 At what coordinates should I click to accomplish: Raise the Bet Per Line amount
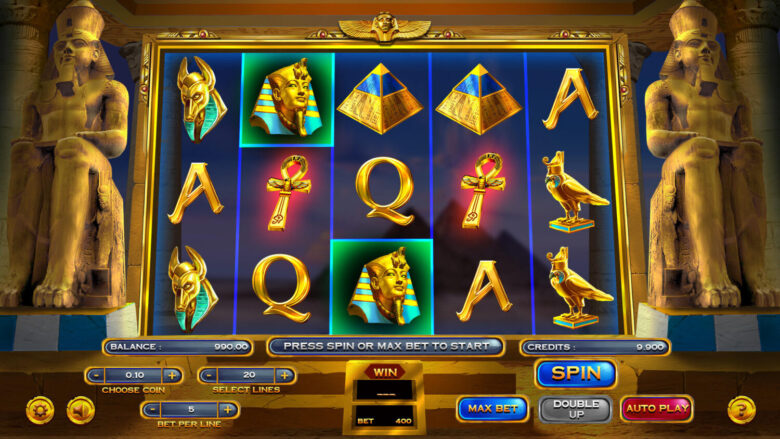(228, 409)
